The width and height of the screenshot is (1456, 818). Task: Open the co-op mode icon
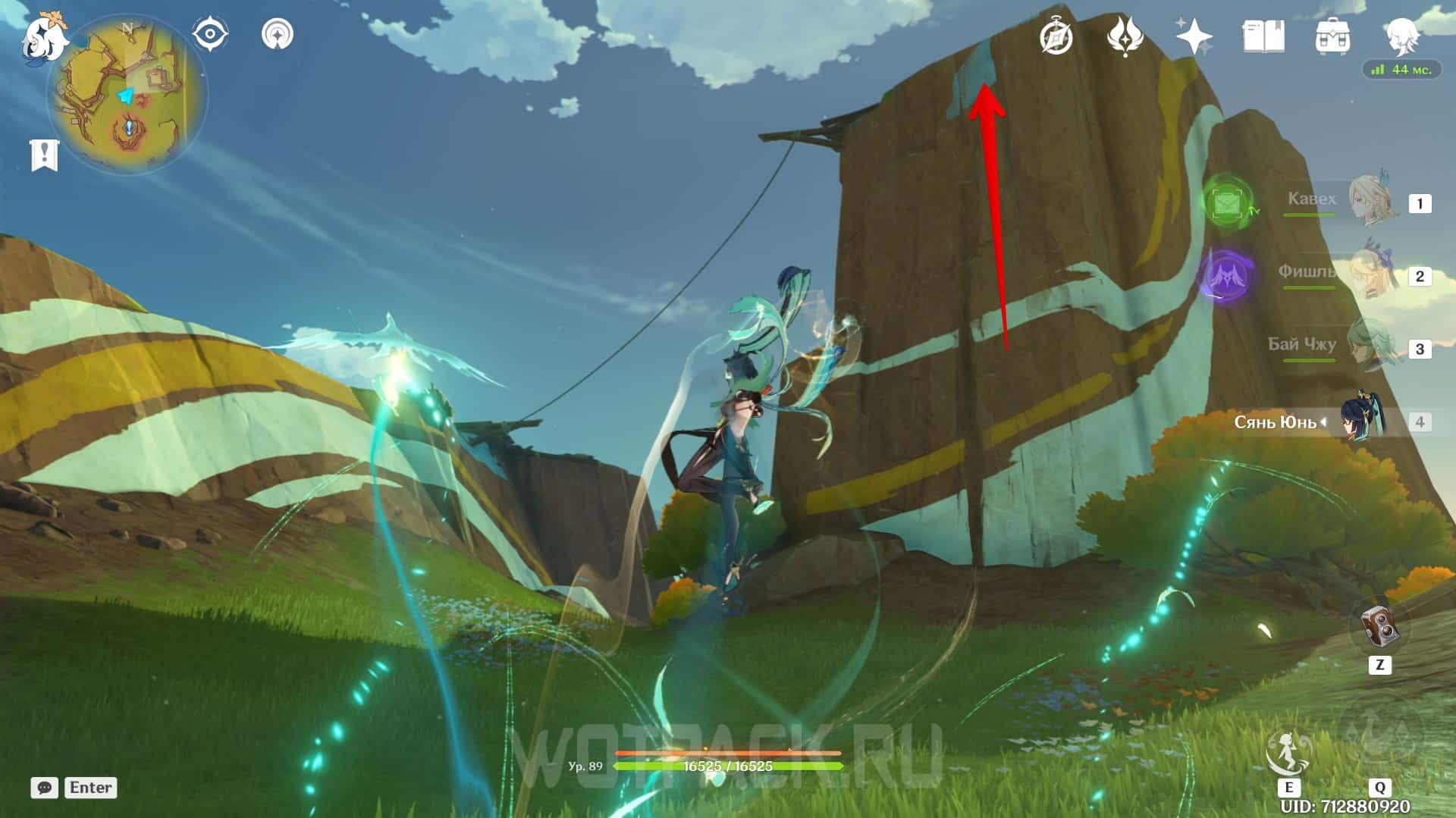[277, 35]
